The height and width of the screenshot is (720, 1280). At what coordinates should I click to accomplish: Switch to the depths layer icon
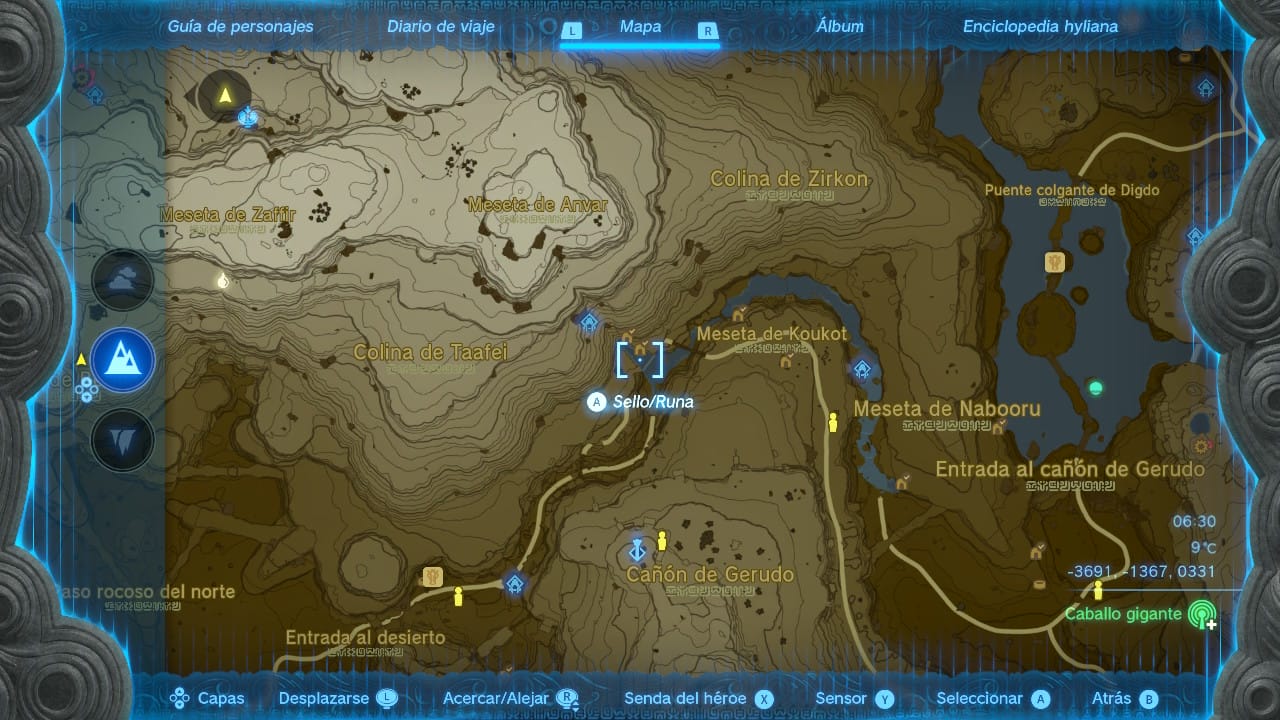[x=123, y=440]
